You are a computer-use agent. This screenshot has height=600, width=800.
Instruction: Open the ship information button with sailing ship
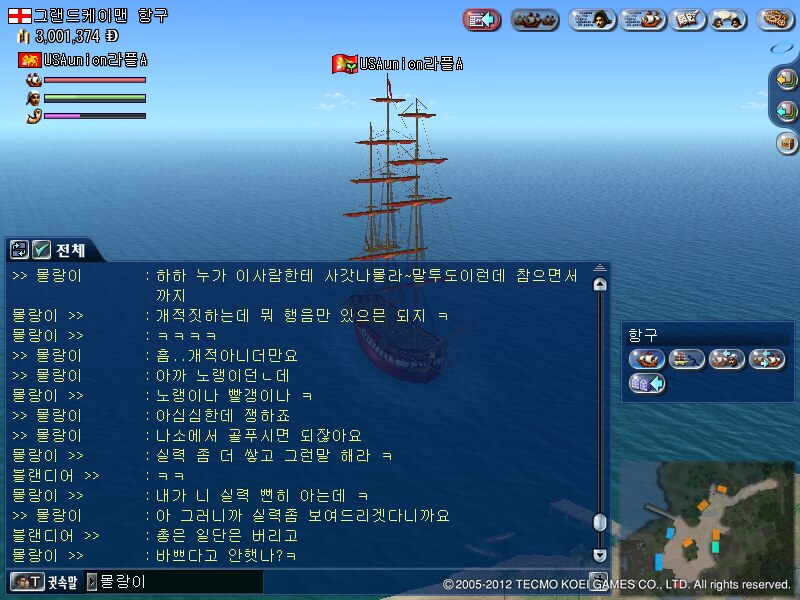pyautogui.click(x=642, y=19)
